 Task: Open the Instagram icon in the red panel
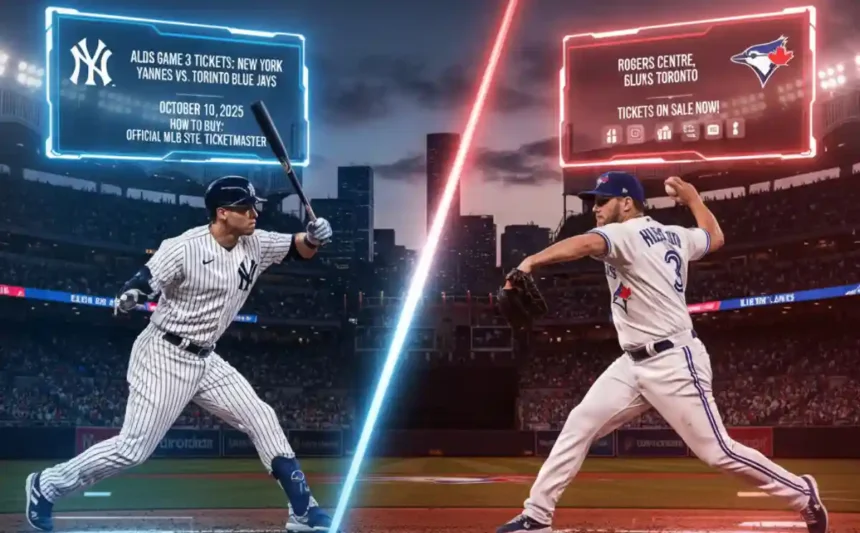635,133
